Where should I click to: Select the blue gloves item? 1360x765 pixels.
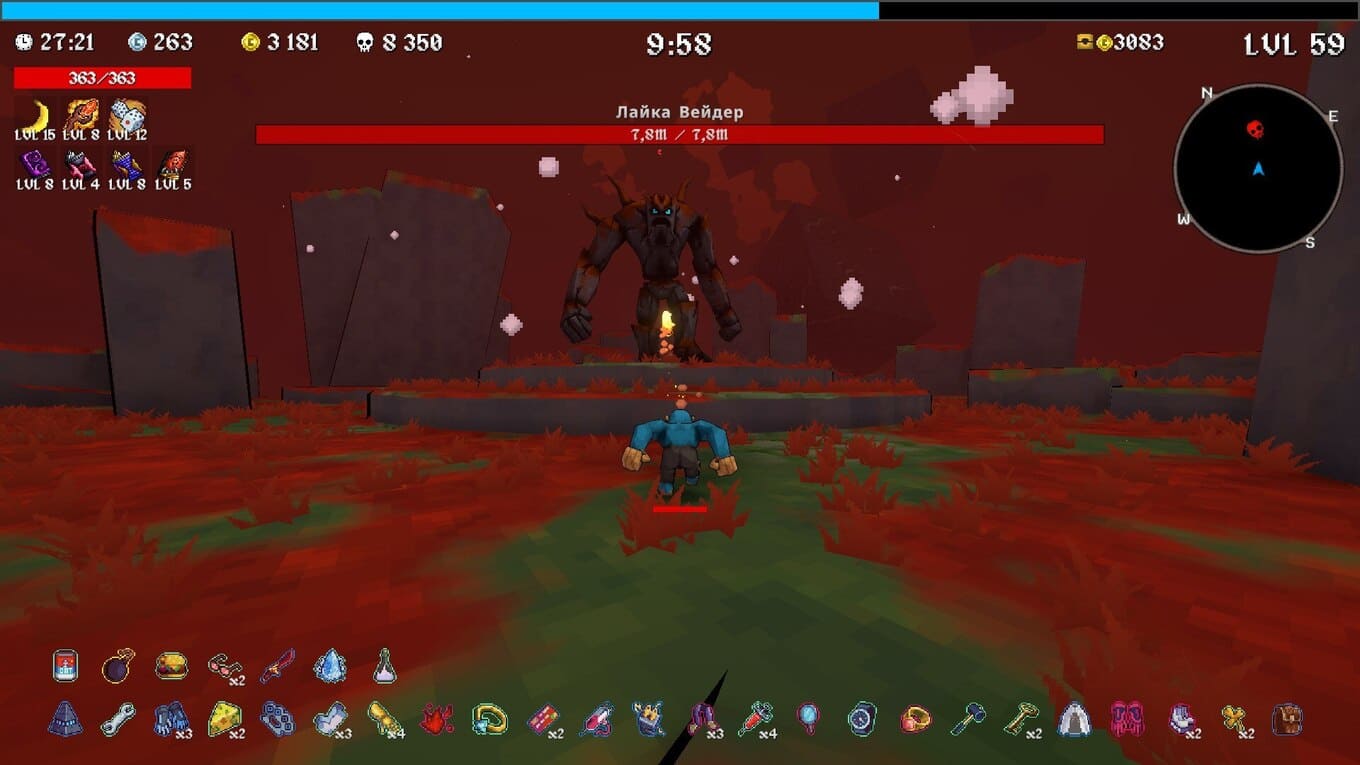click(170, 719)
